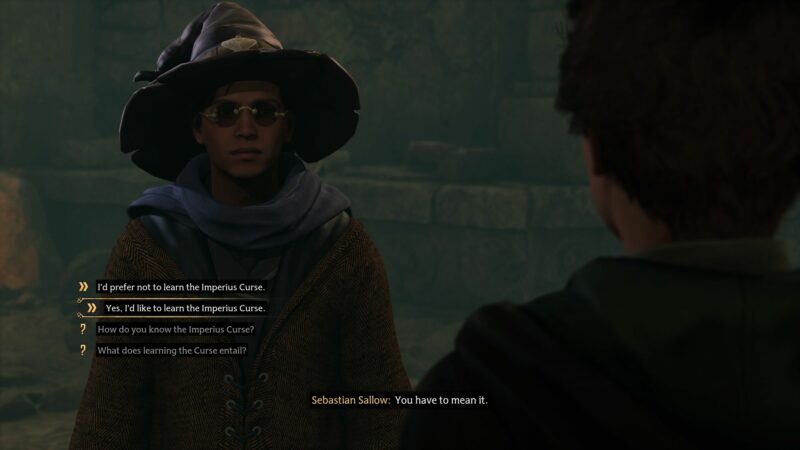This screenshot has width=800, height=450.
Task: Ask "What does learning the Curse entail?"
Action: (171, 351)
